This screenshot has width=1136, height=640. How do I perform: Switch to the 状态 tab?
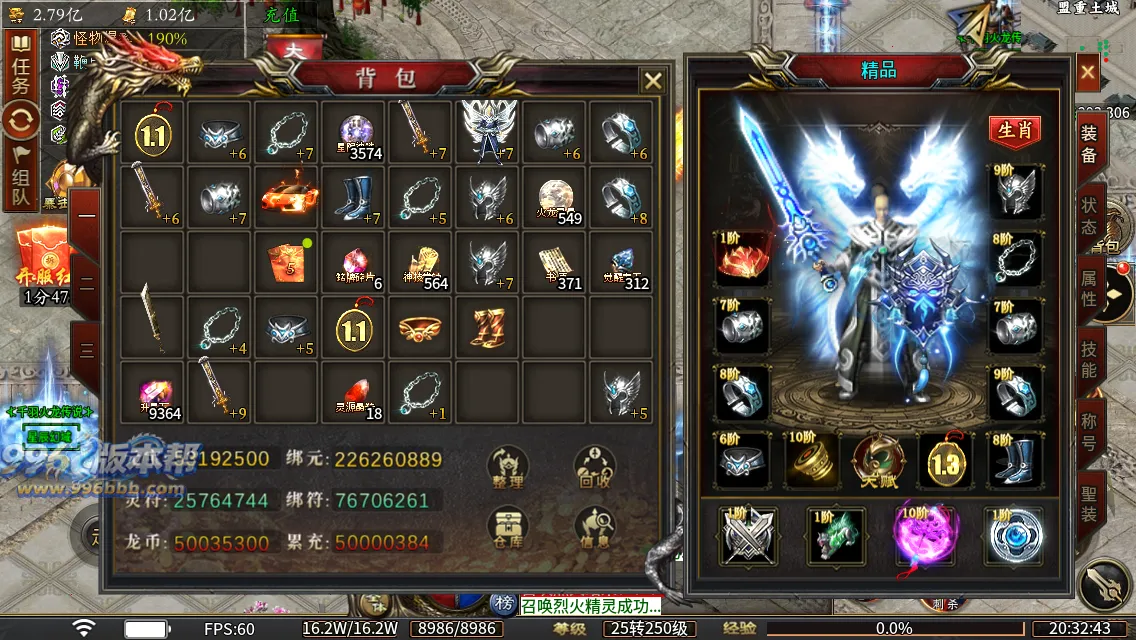[x=1088, y=217]
